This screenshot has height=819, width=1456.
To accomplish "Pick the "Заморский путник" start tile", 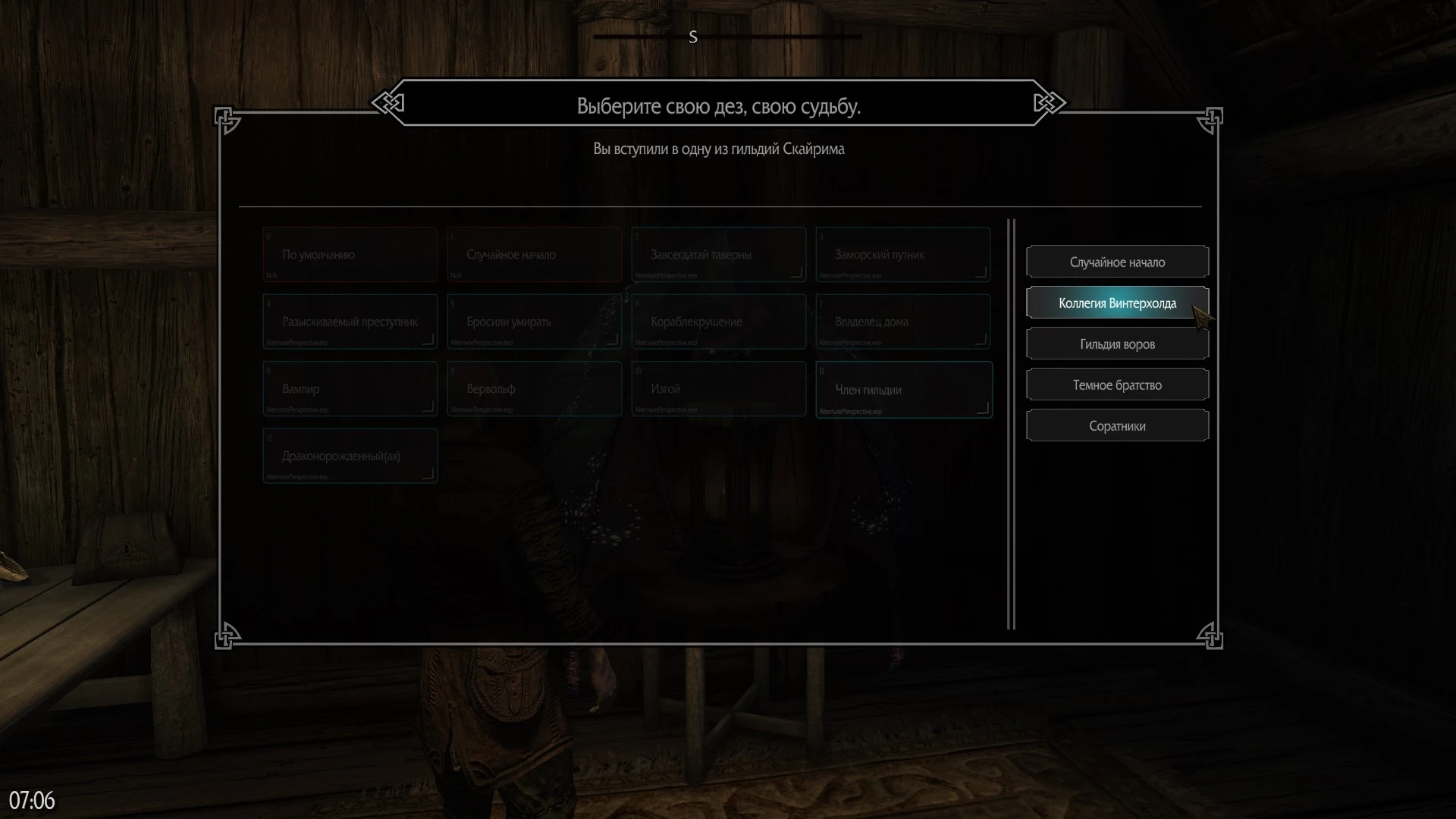I will click(902, 255).
